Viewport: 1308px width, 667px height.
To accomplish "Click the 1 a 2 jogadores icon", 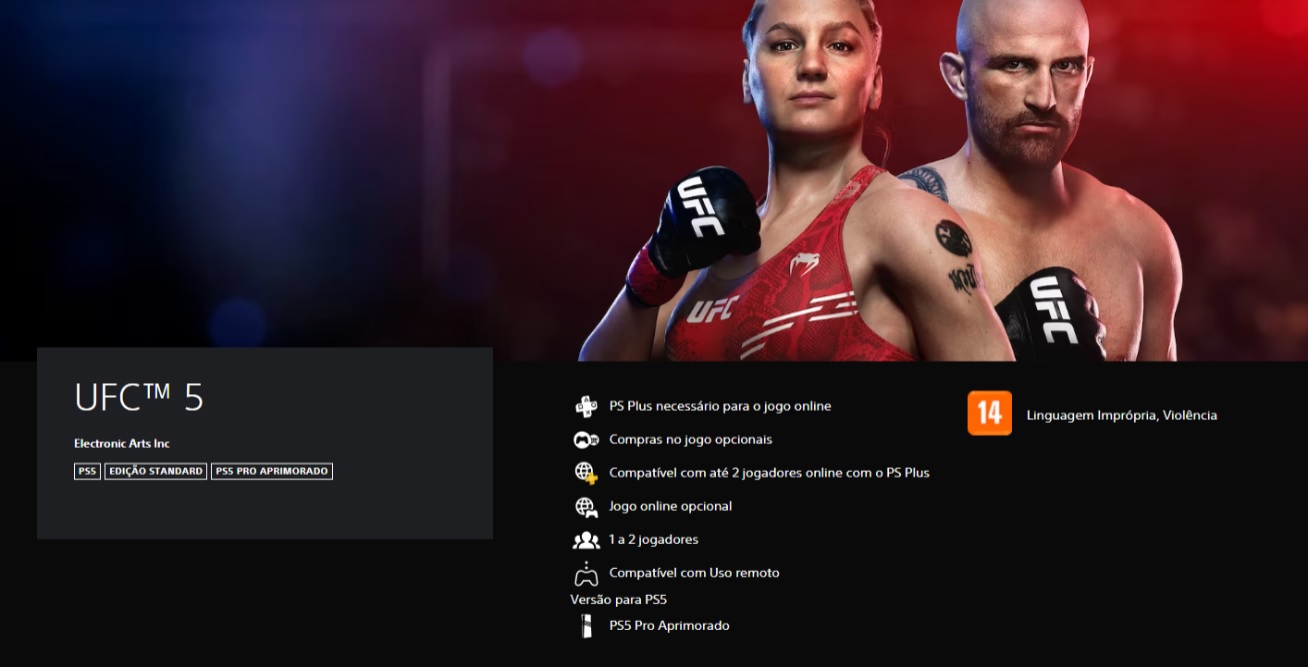I will (585, 540).
